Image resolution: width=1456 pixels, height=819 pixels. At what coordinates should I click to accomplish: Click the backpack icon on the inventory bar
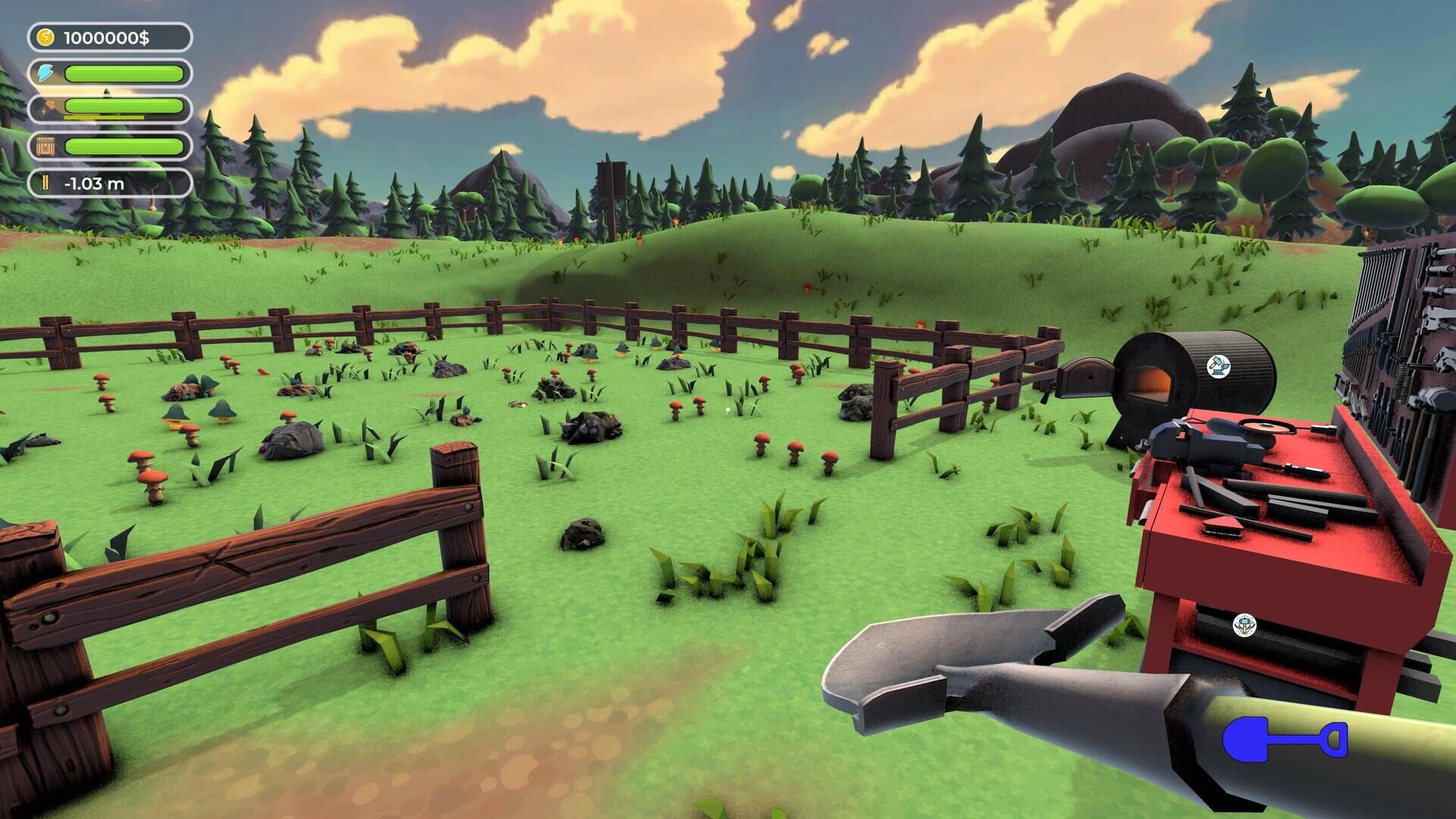click(44, 146)
